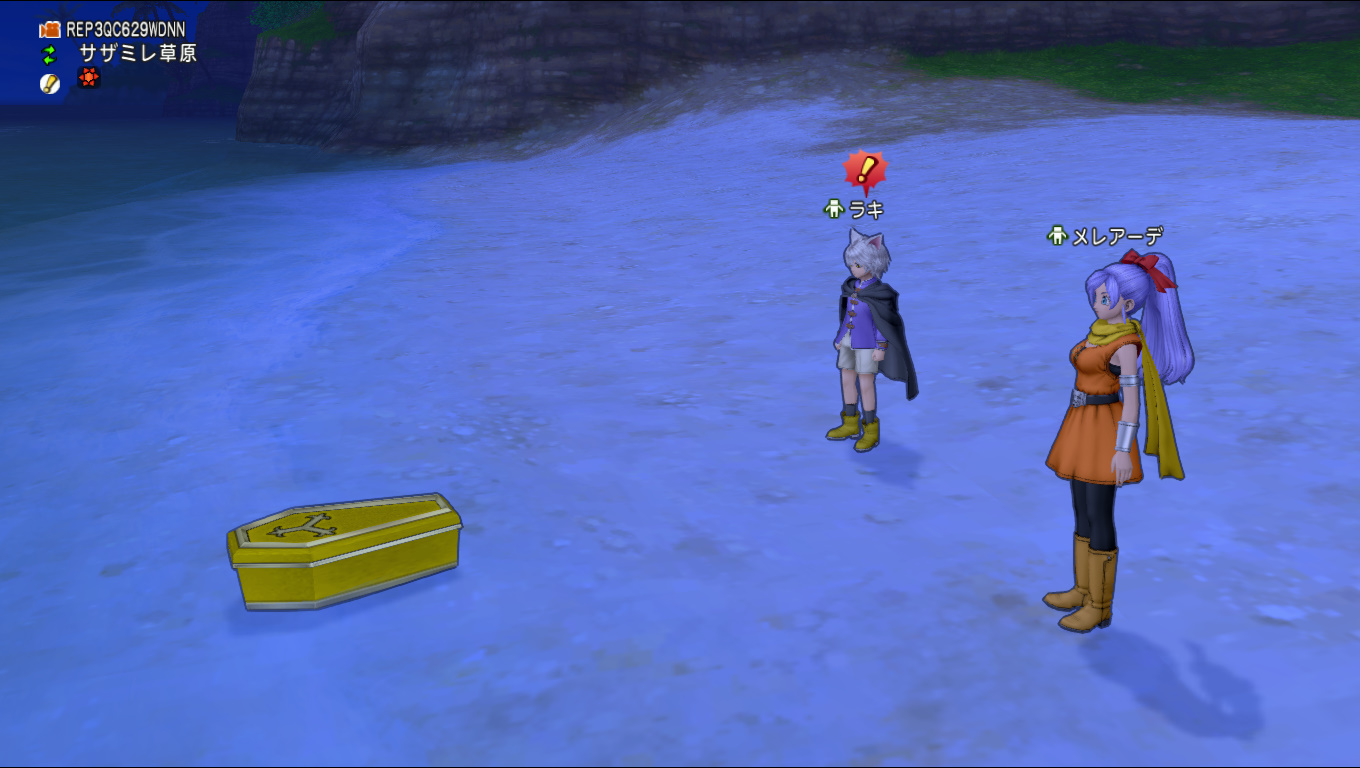The width and height of the screenshot is (1360, 768).
Task: Click the orange camera replay icon
Action: pyautogui.click(x=50, y=30)
